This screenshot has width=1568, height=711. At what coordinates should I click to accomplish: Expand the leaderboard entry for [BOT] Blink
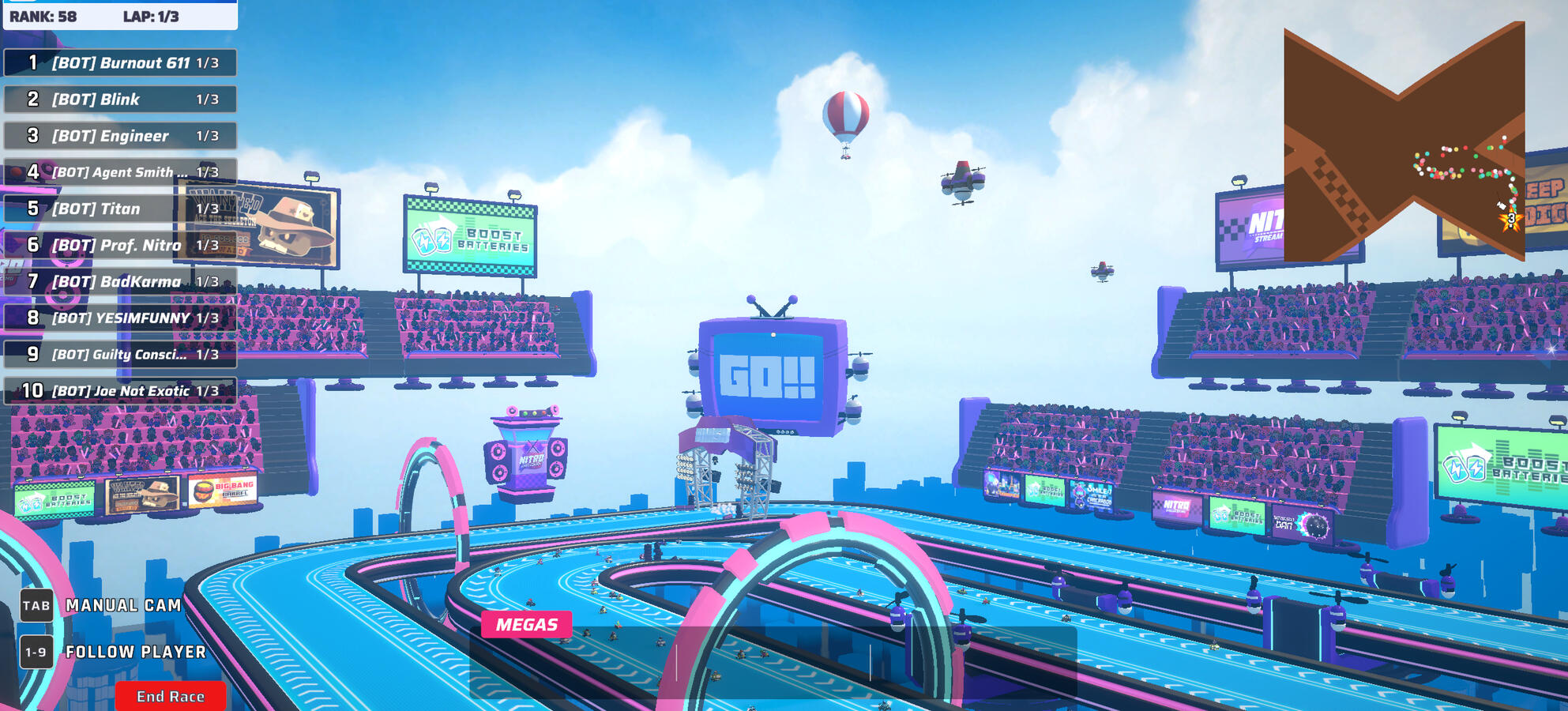(118, 99)
